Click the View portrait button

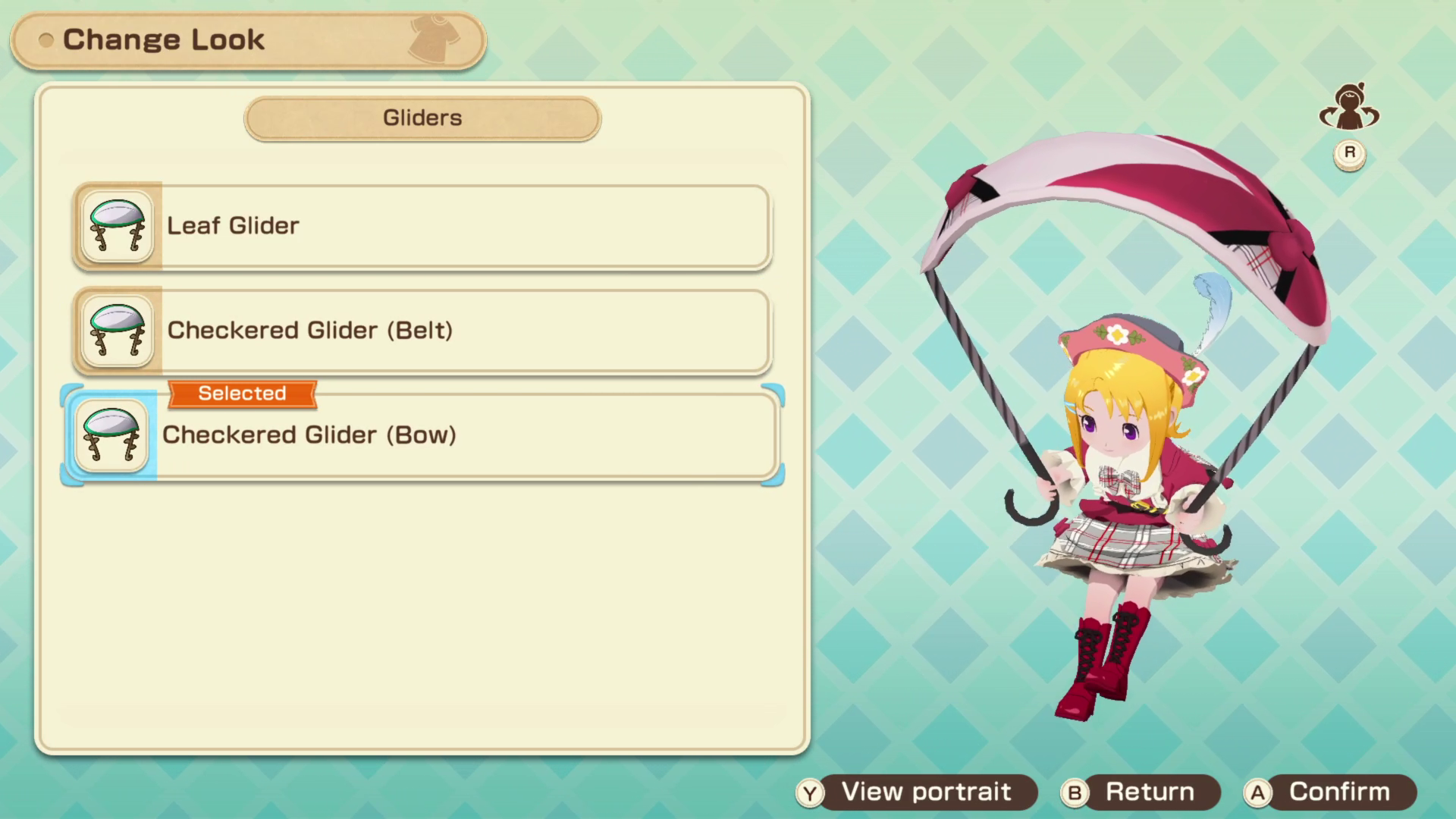click(916, 792)
